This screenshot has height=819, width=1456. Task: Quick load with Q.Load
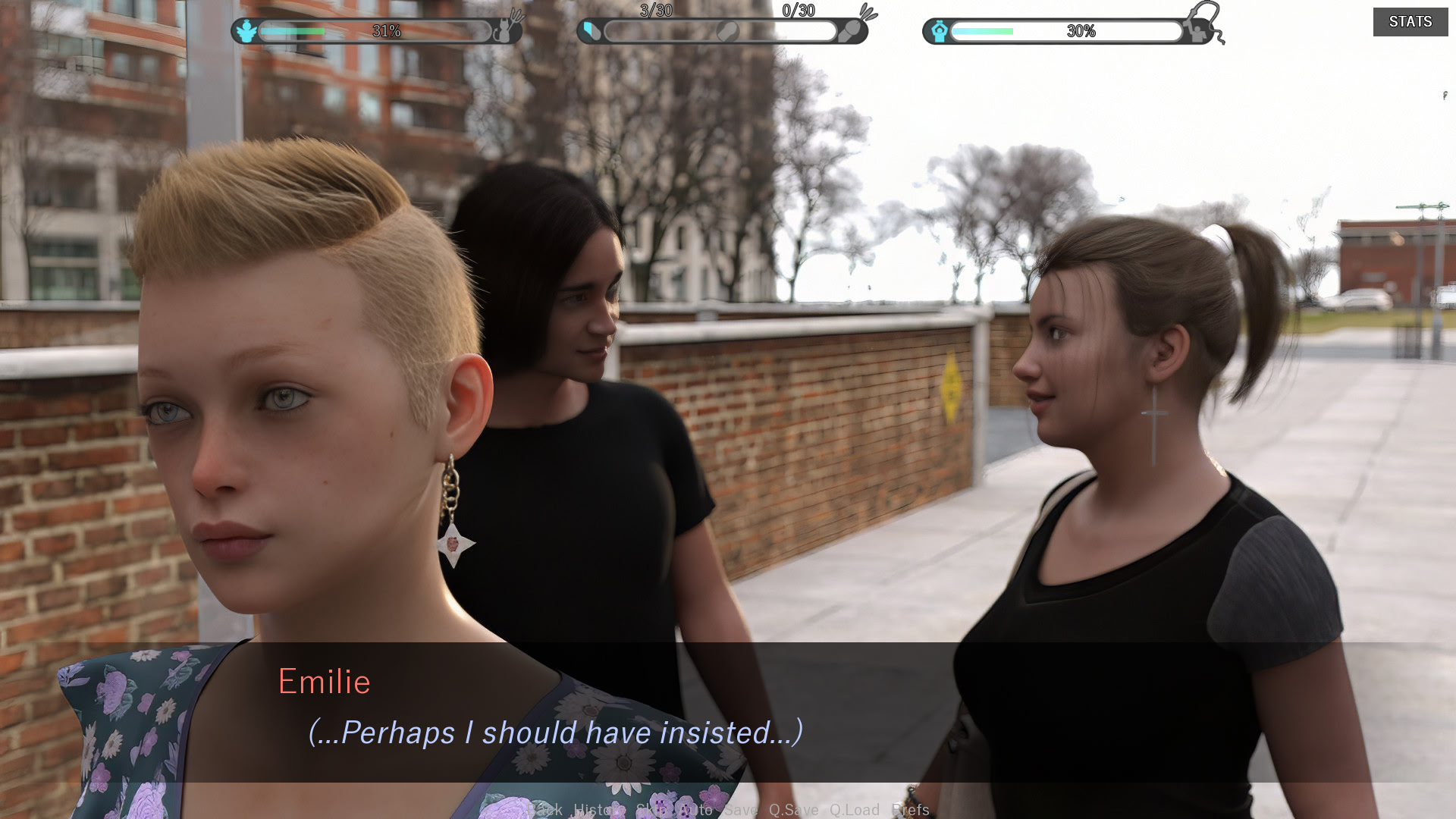854,810
